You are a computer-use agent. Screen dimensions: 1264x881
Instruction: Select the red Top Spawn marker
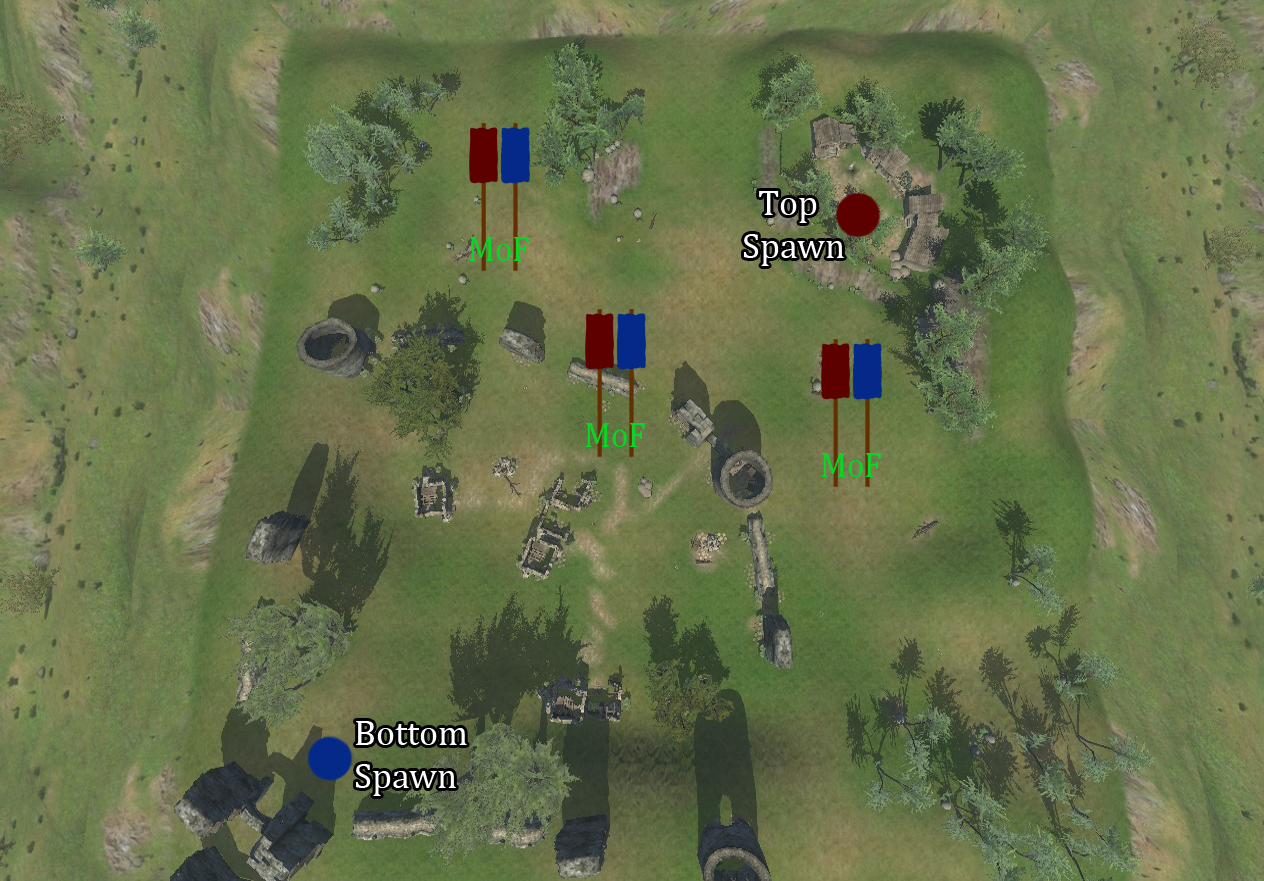tap(857, 215)
